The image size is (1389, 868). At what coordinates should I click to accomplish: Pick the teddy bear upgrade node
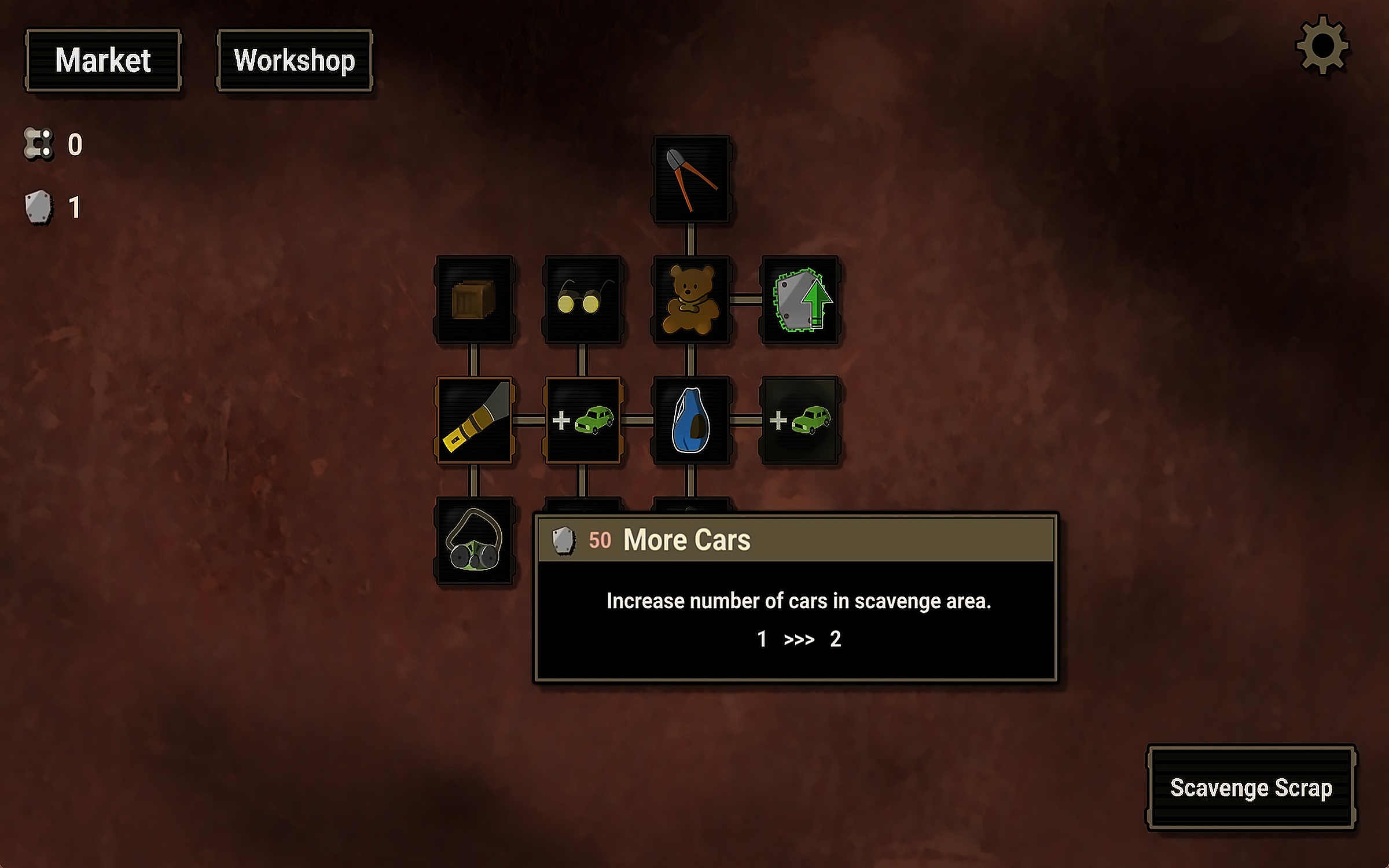(691, 300)
